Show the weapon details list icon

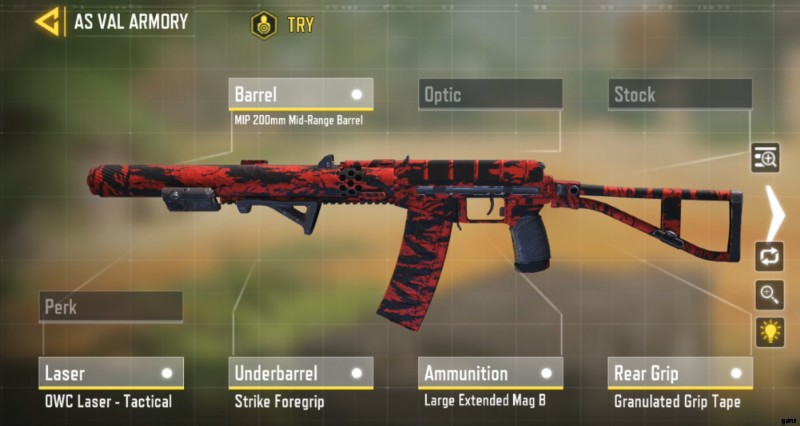point(766,157)
